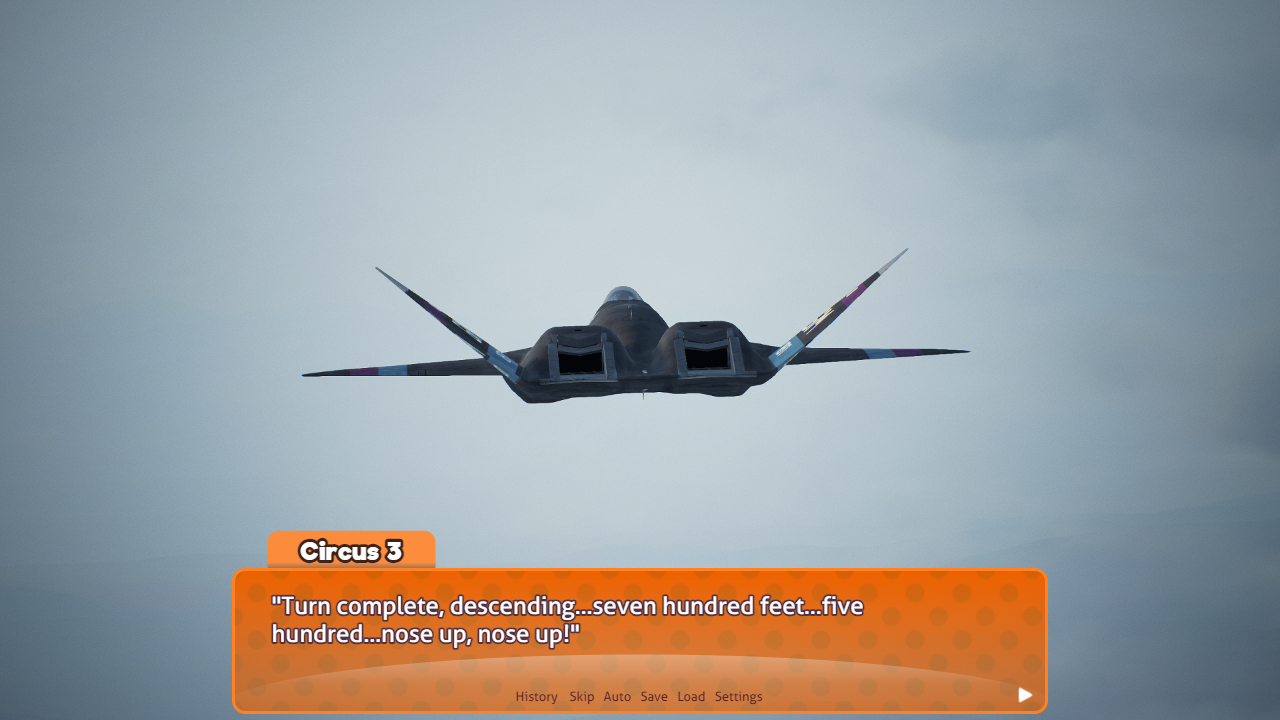Open Settings from the dialogue controls
This screenshot has height=720, width=1280.
click(x=739, y=697)
